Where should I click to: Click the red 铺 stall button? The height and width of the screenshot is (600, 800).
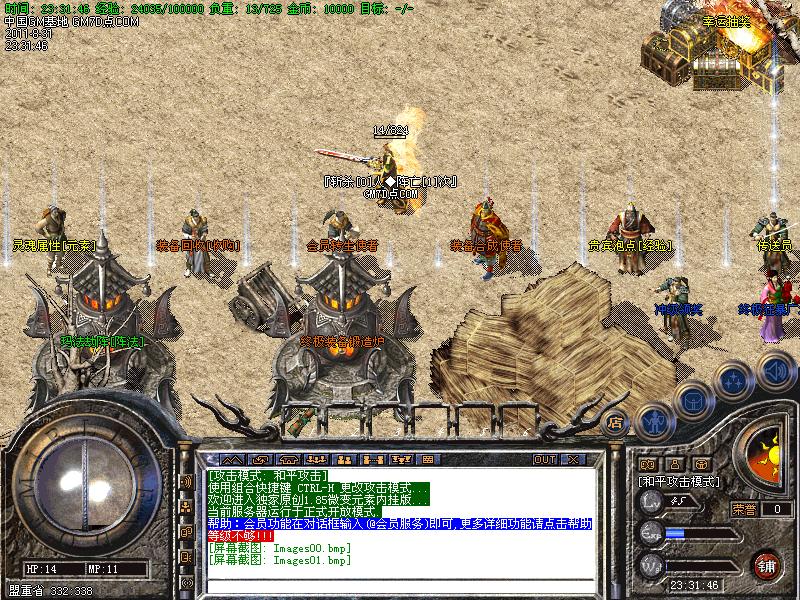(767, 565)
